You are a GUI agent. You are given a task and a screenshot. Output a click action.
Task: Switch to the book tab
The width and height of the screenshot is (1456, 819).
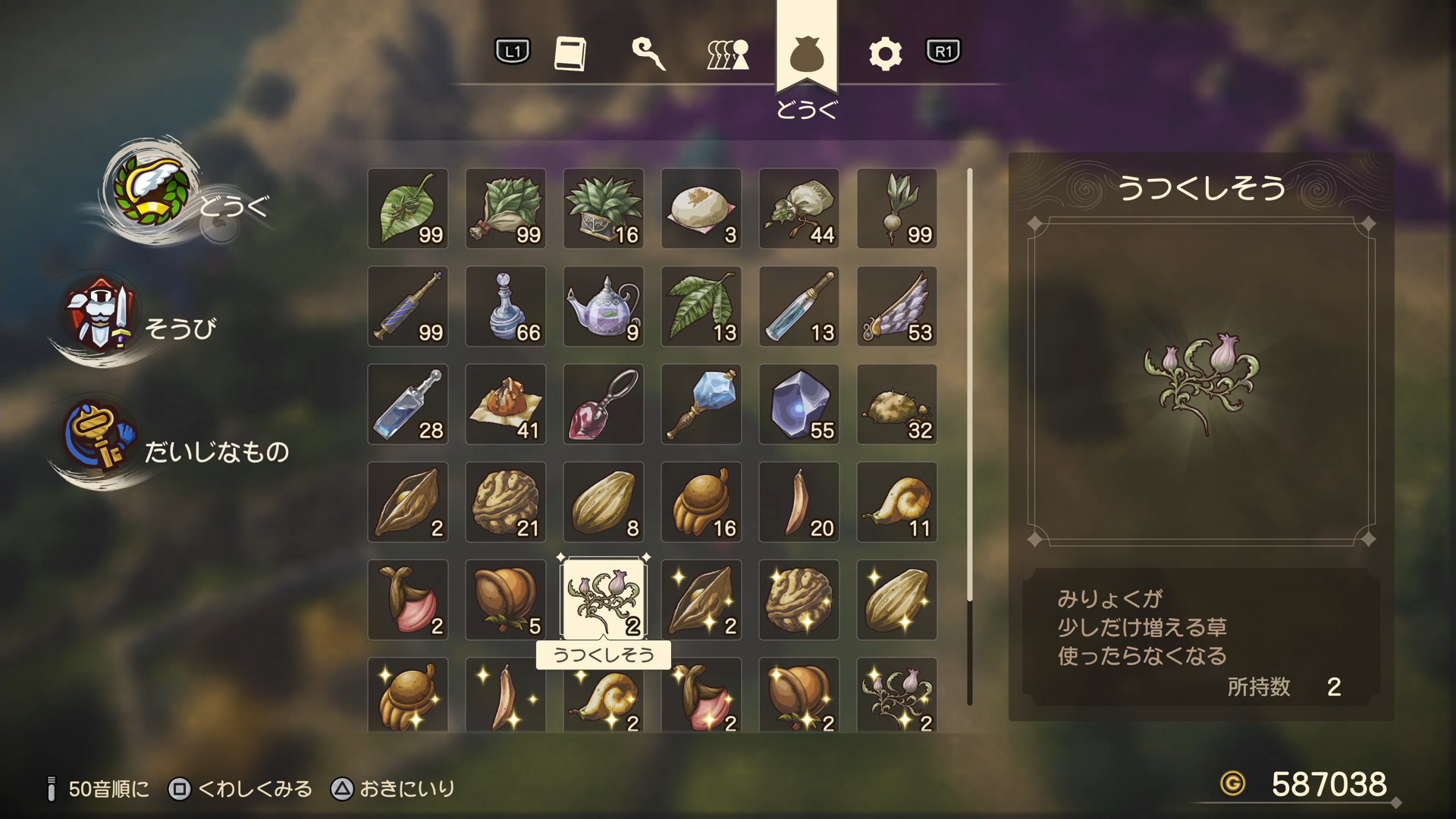570,53
